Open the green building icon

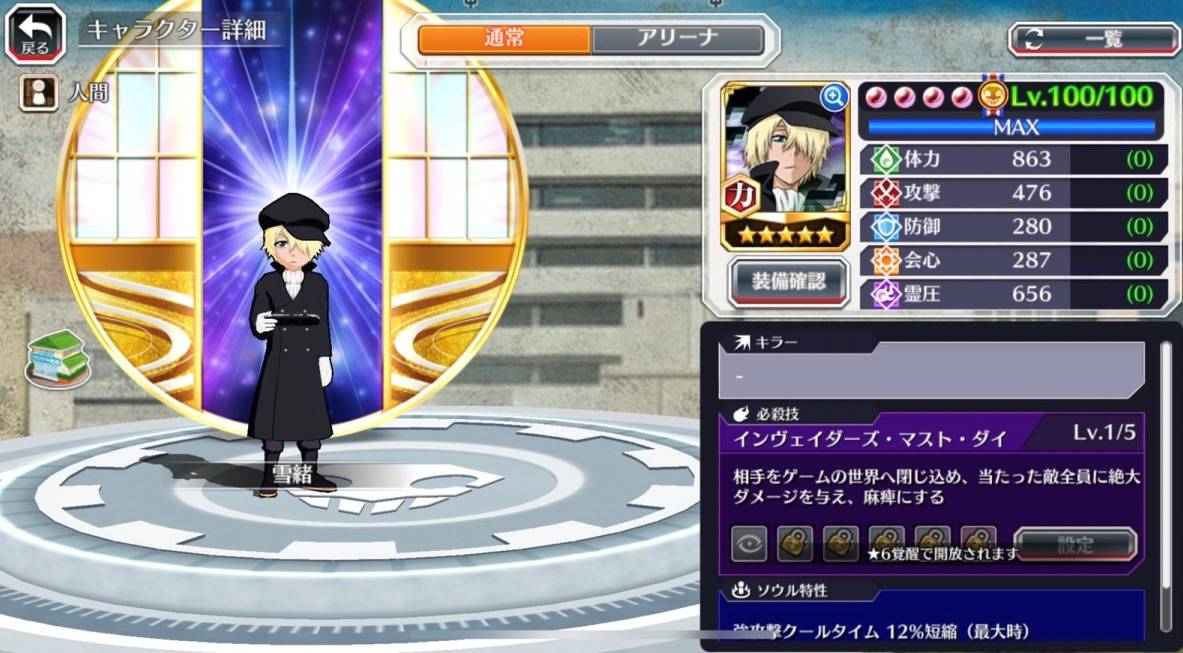tap(58, 357)
